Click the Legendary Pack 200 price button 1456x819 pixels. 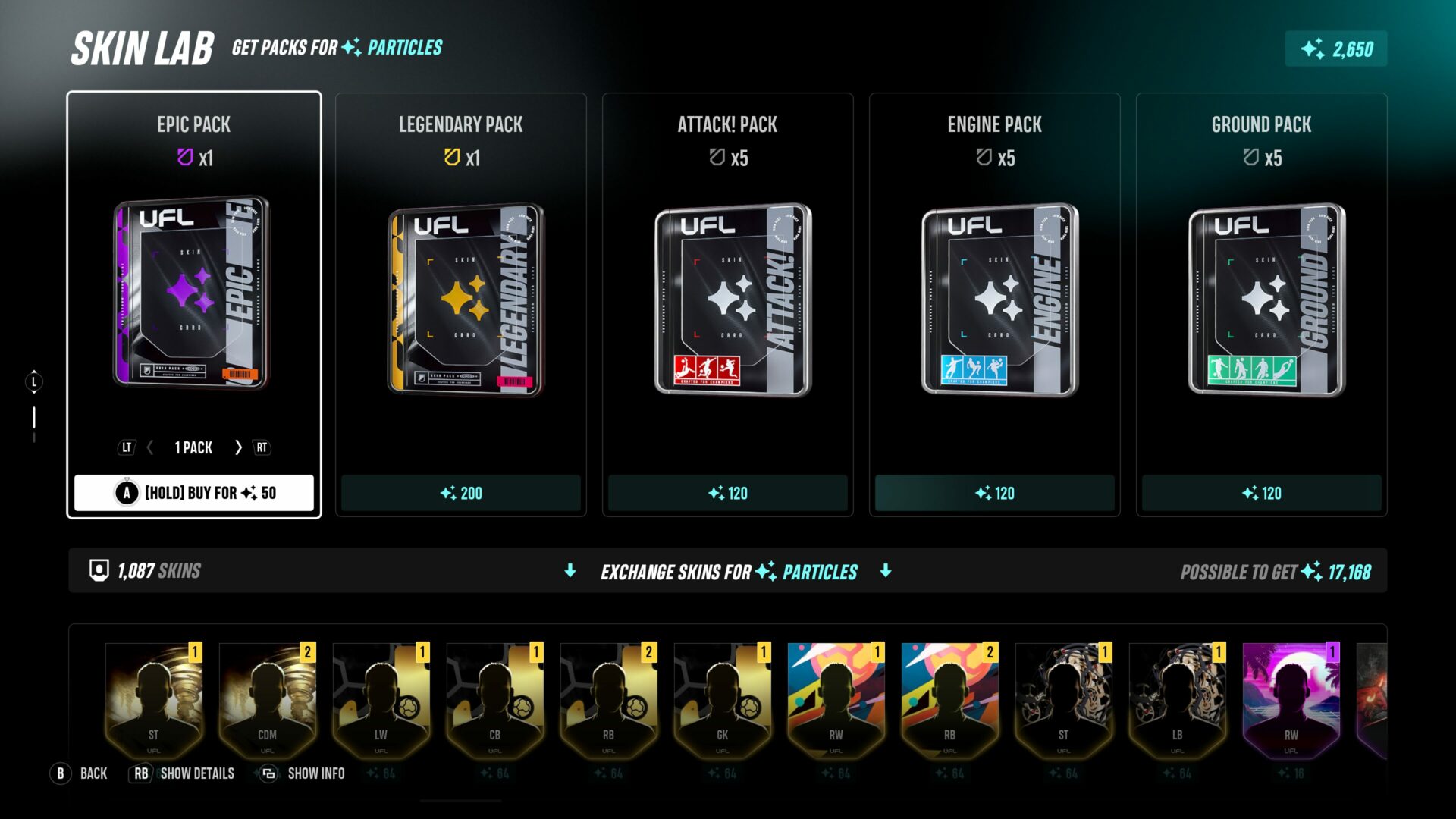tap(460, 493)
